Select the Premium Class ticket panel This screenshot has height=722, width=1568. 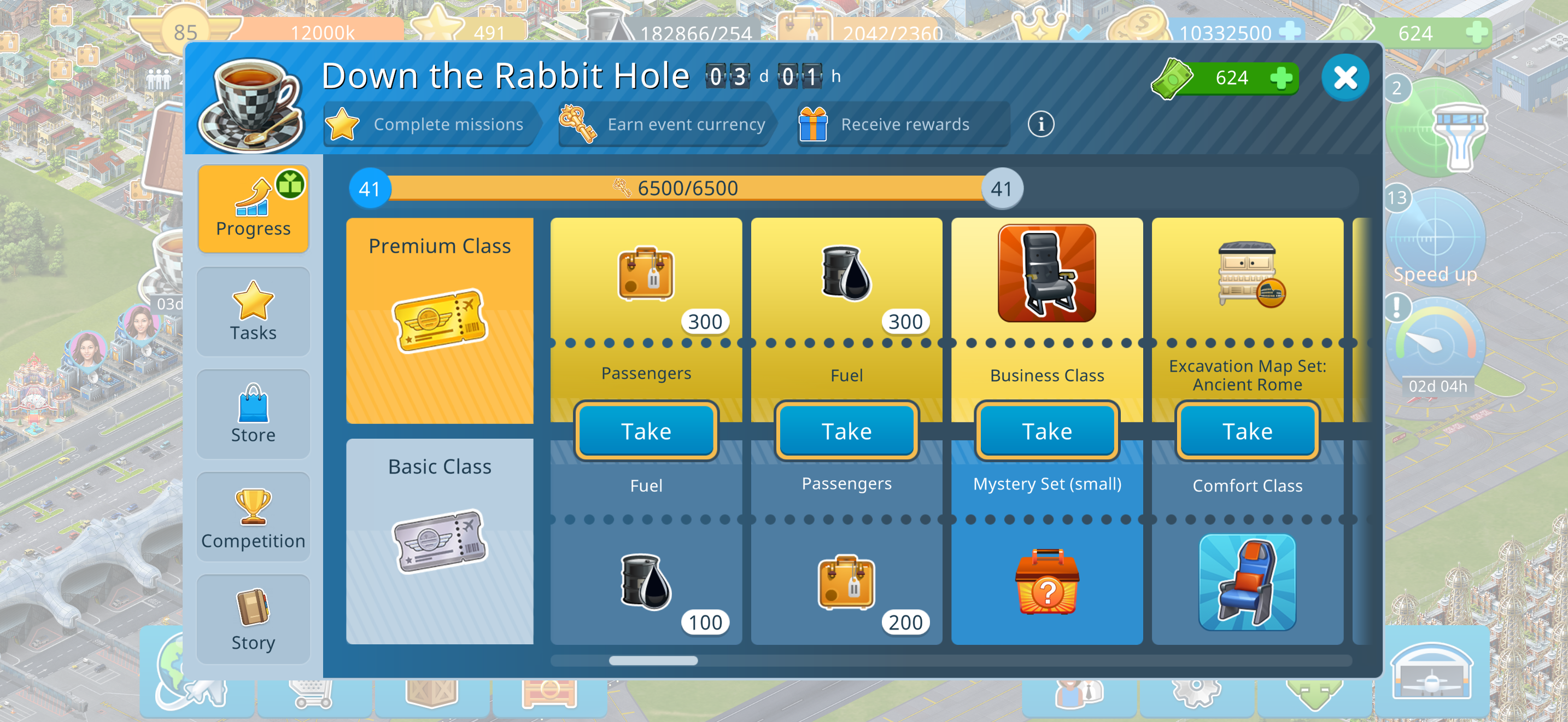pos(440,320)
